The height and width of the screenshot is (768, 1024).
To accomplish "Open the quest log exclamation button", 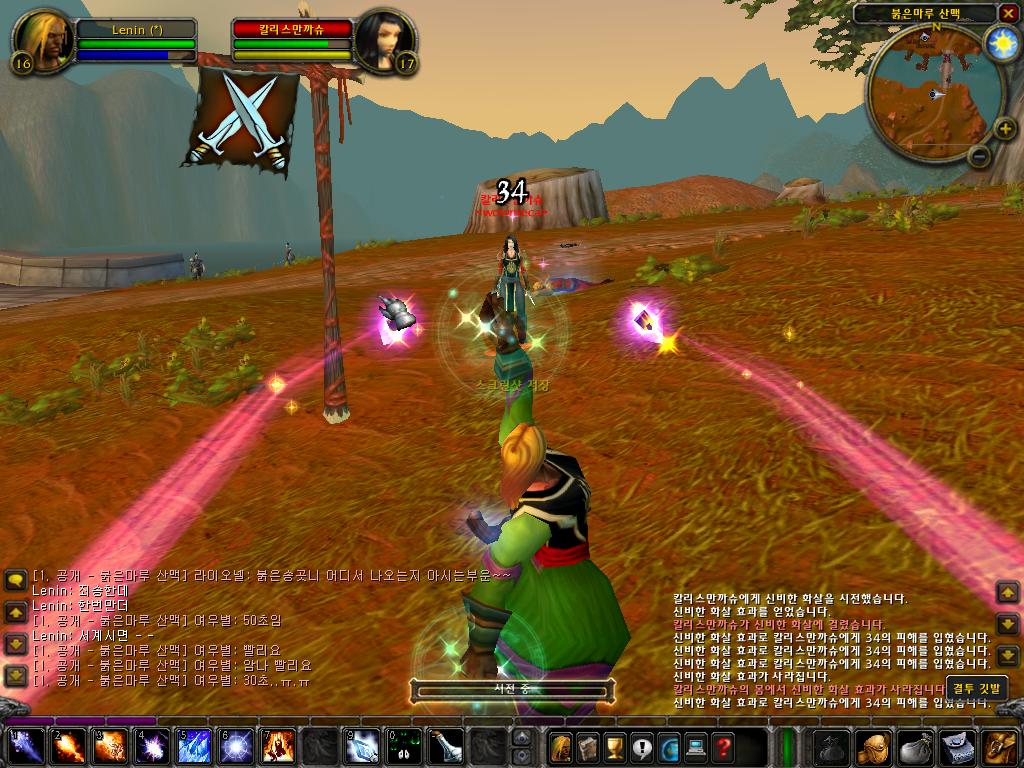I will [x=642, y=747].
